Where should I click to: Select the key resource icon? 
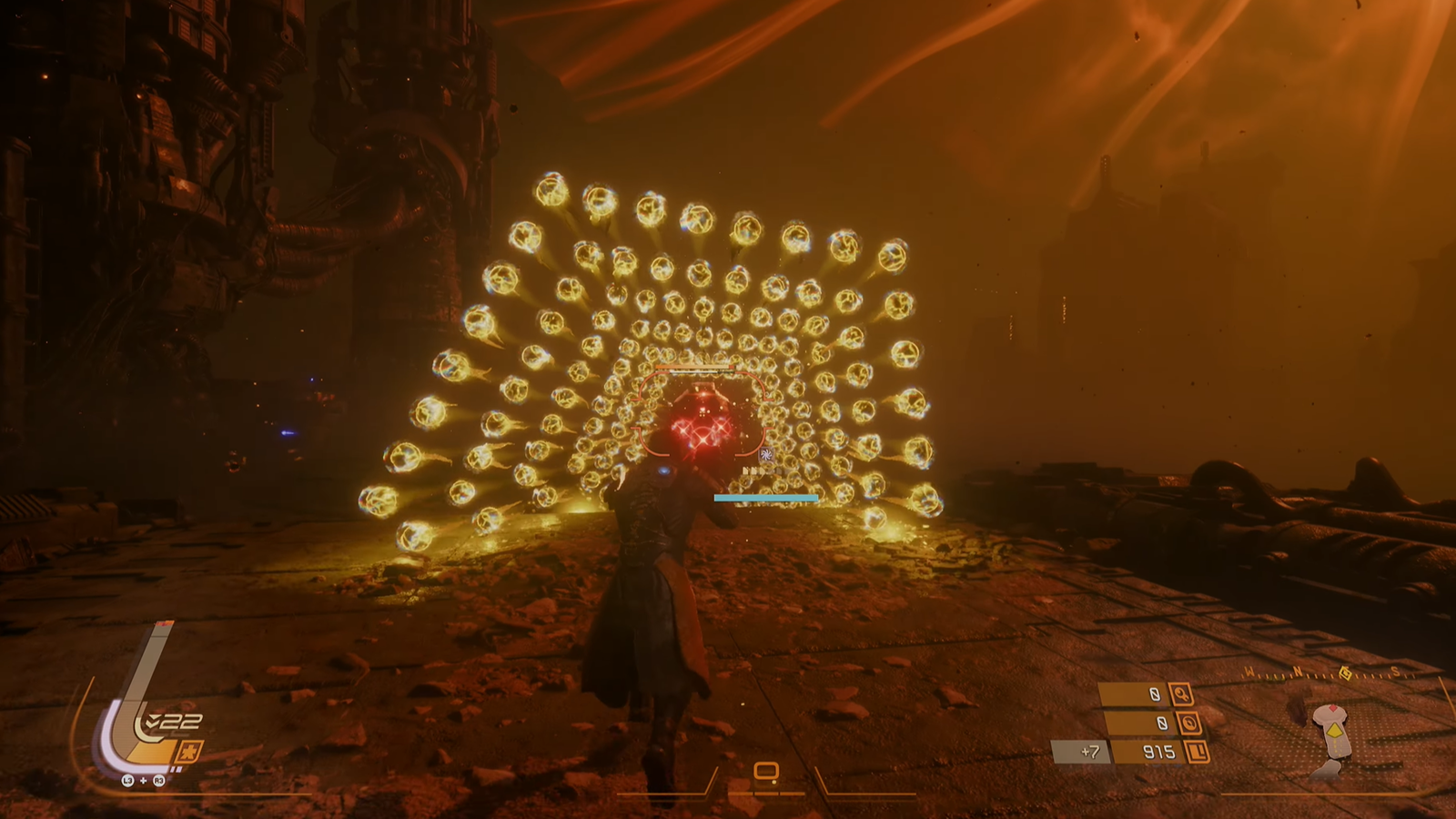(x=1180, y=694)
